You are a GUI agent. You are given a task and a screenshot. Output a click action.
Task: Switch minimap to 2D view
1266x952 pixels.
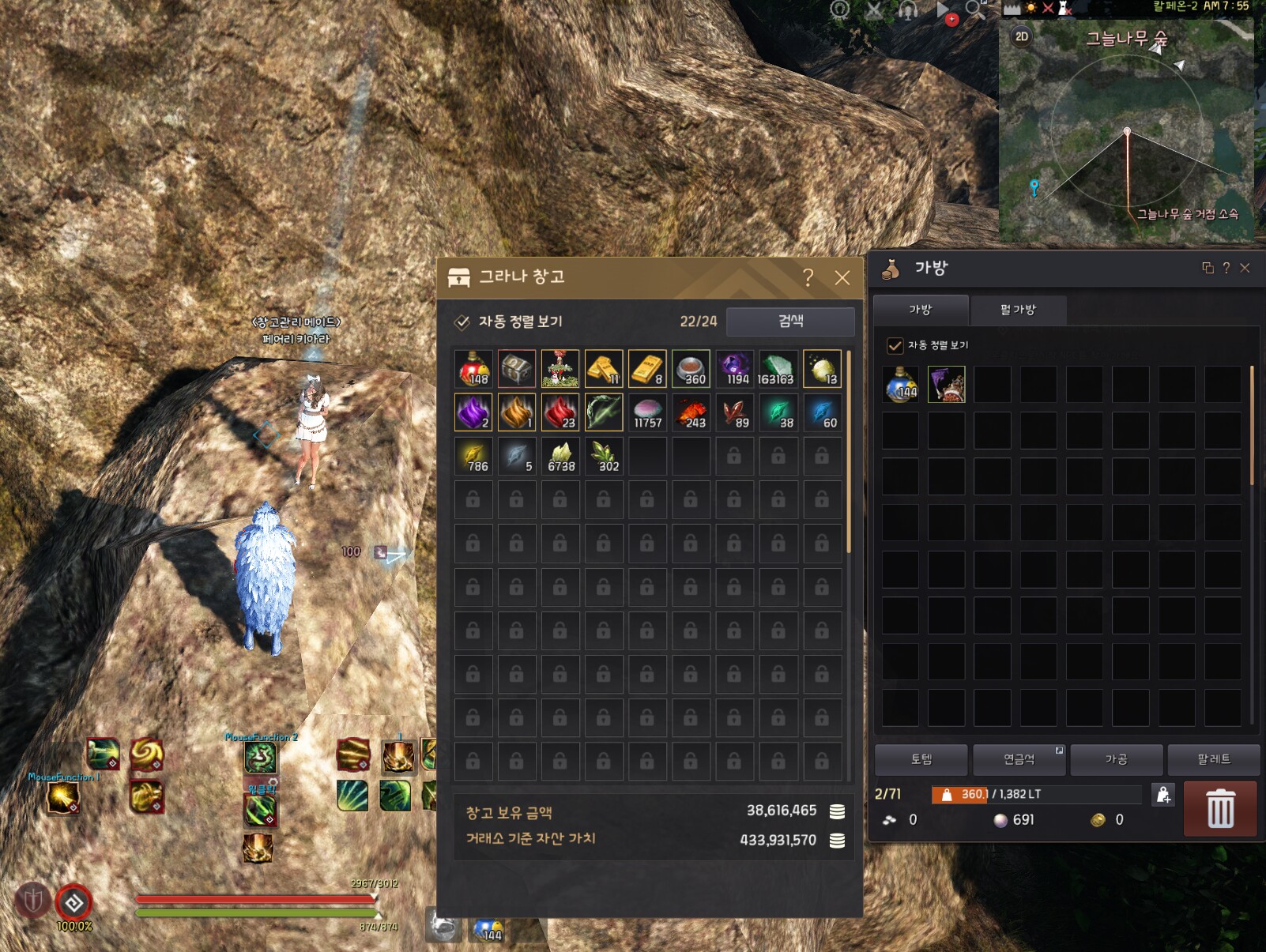point(1020,36)
